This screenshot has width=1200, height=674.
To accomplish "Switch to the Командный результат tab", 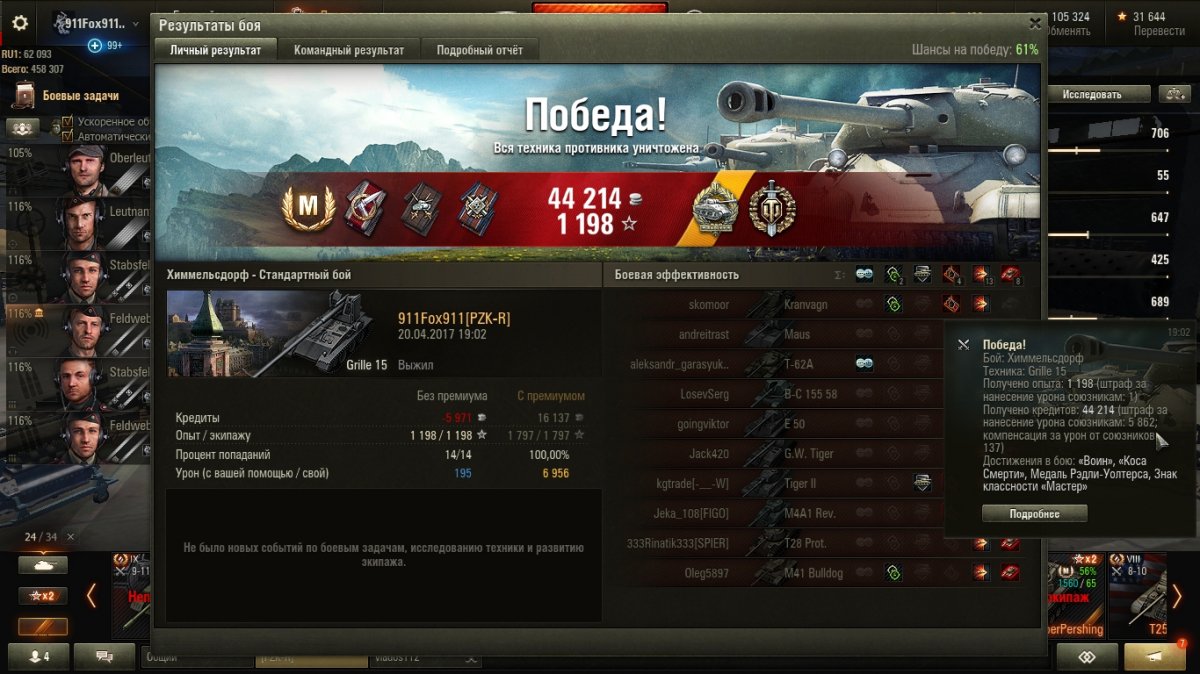I will pos(349,50).
